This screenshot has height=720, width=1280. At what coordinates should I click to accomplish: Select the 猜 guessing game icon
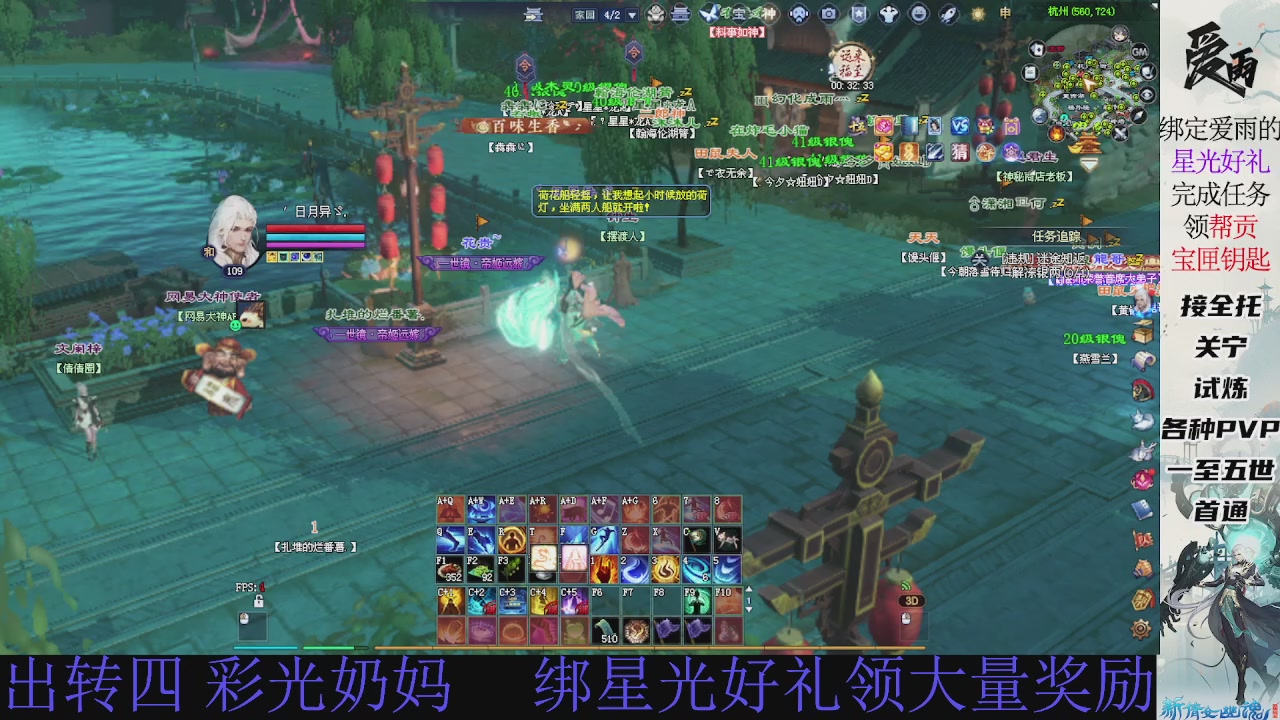[959, 152]
